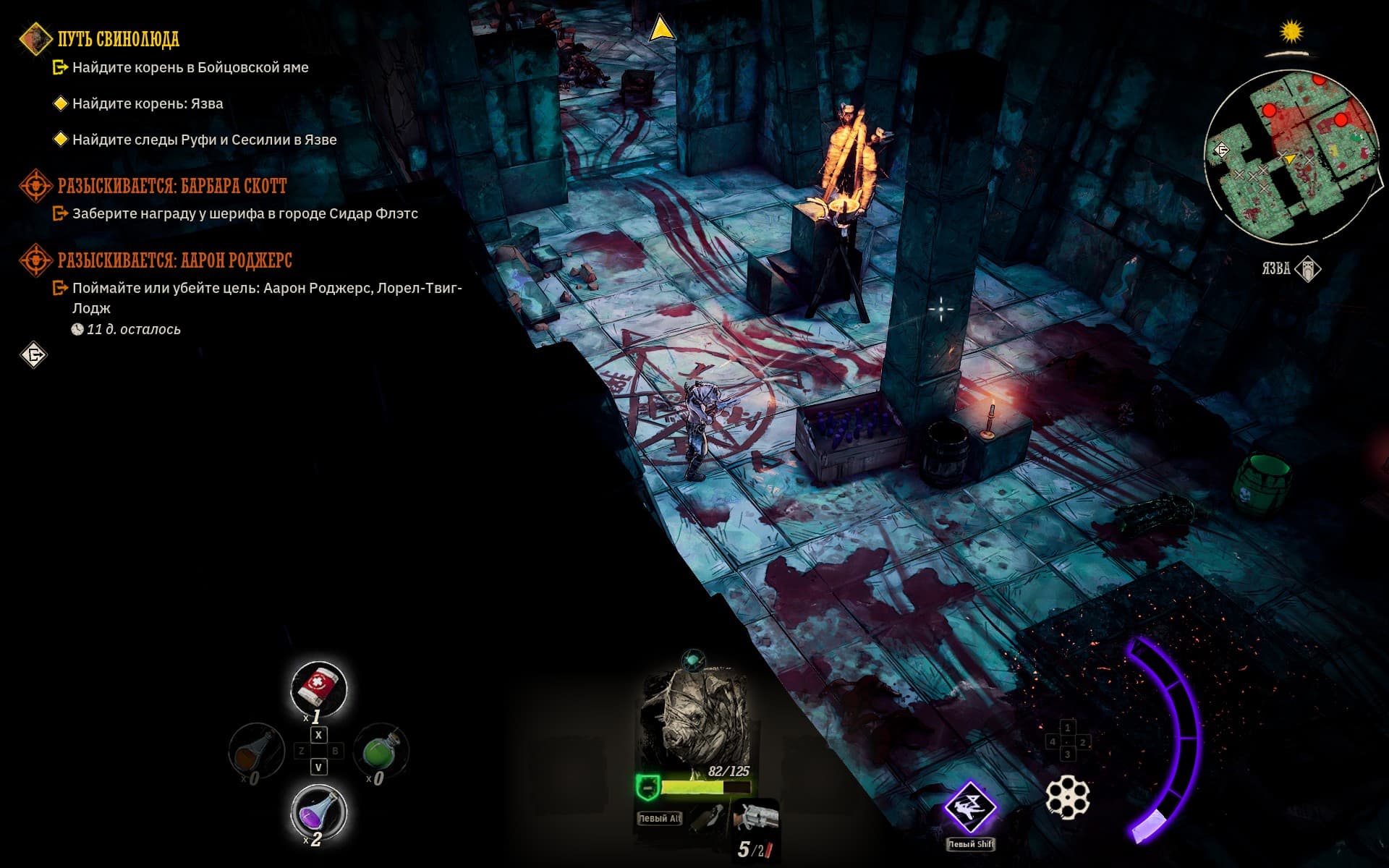Screen dimensions: 1389x868
Task: Click the exit icon below quest list
Action: point(34,355)
